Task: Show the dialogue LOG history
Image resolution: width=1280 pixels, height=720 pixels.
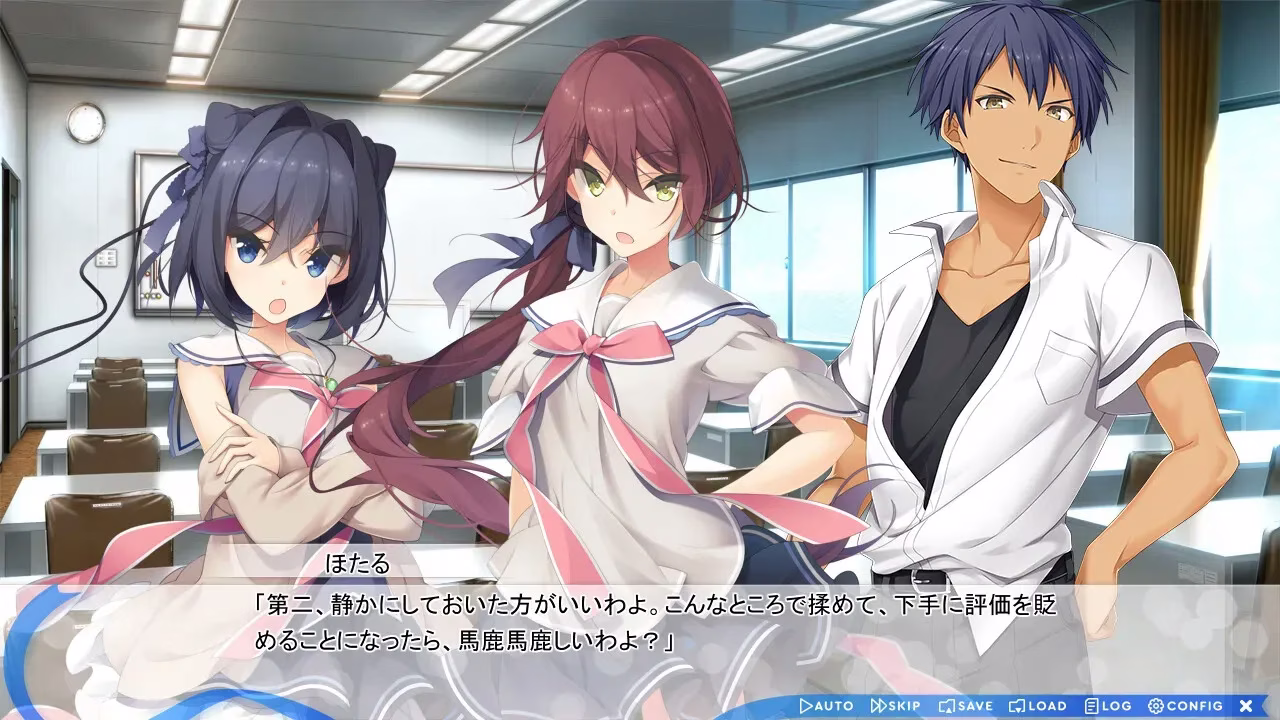Action: click(x=1108, y=706)
